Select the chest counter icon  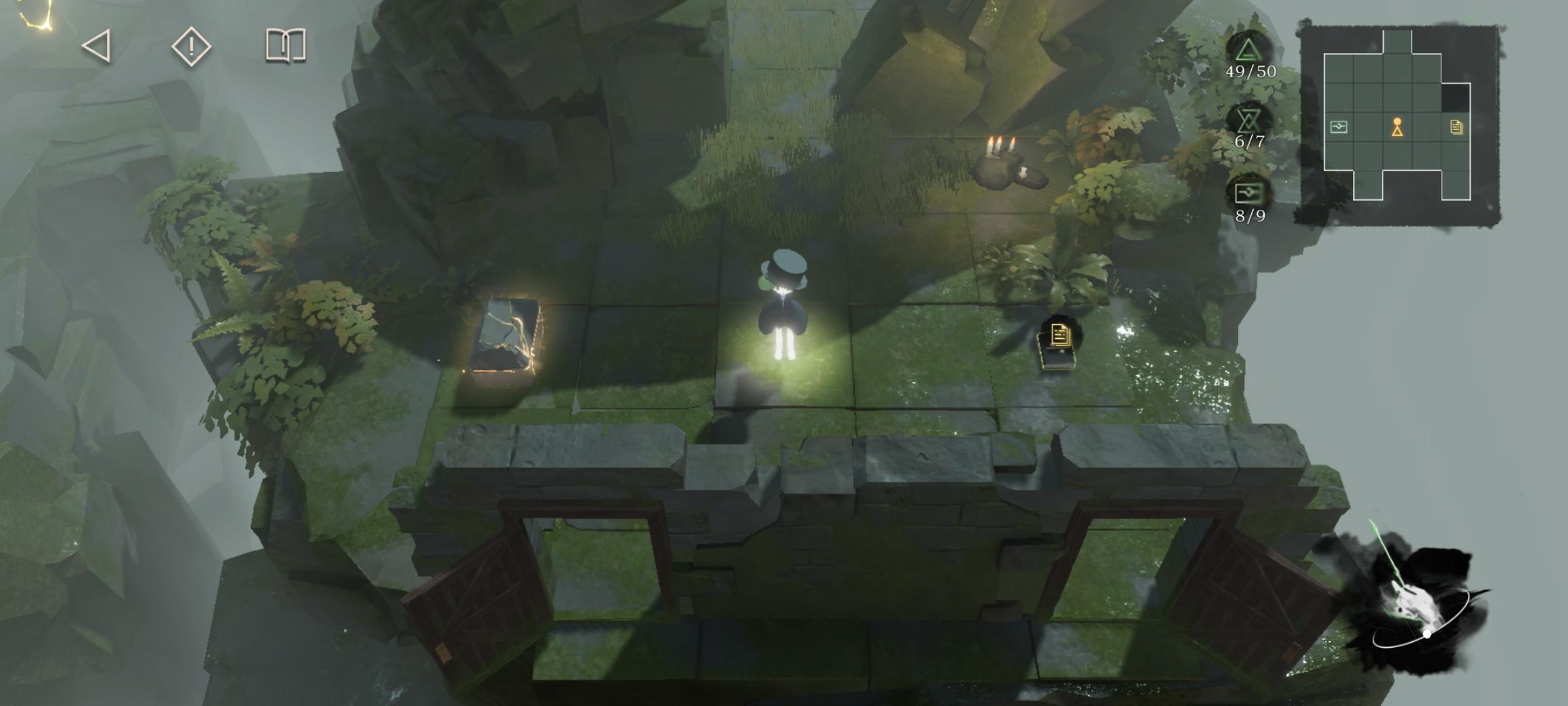click(1249, 193)
